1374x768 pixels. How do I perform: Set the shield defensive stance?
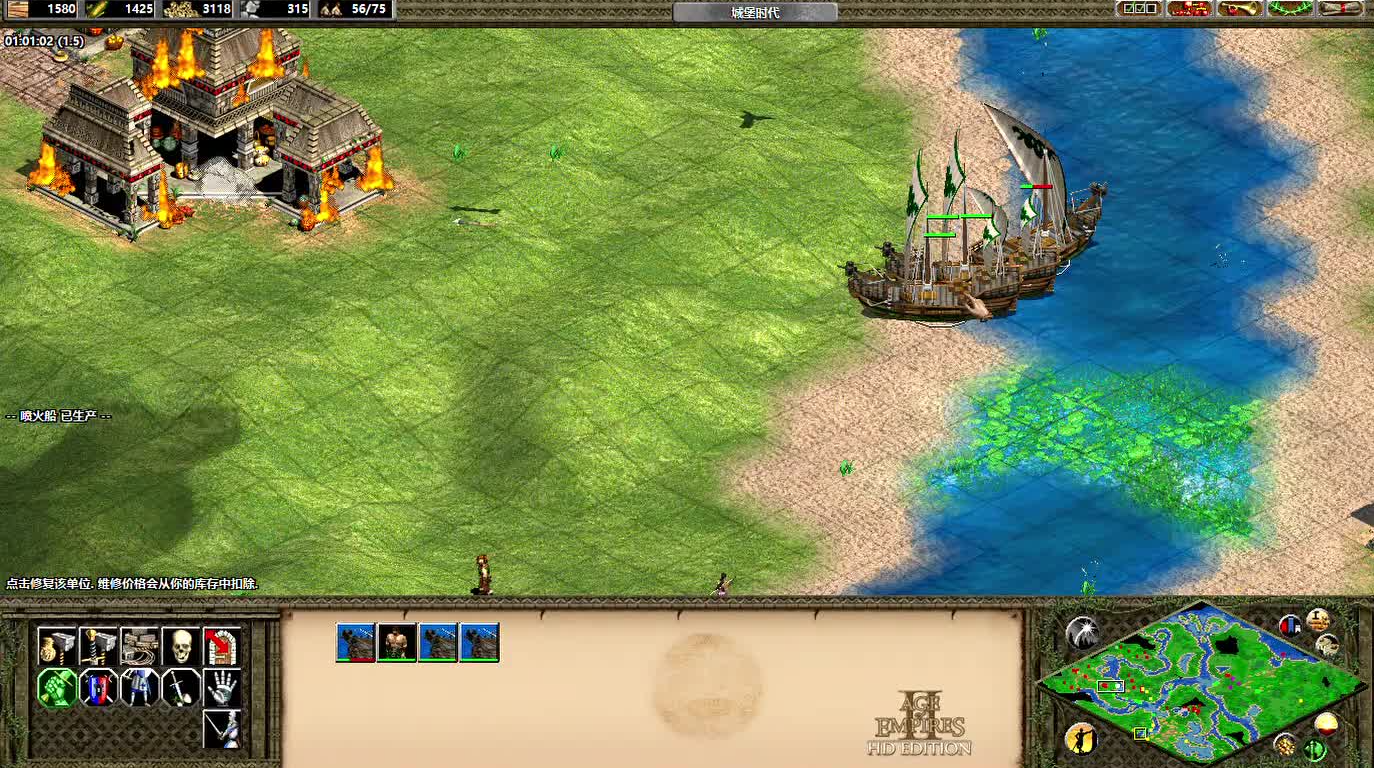click(98, 688)
